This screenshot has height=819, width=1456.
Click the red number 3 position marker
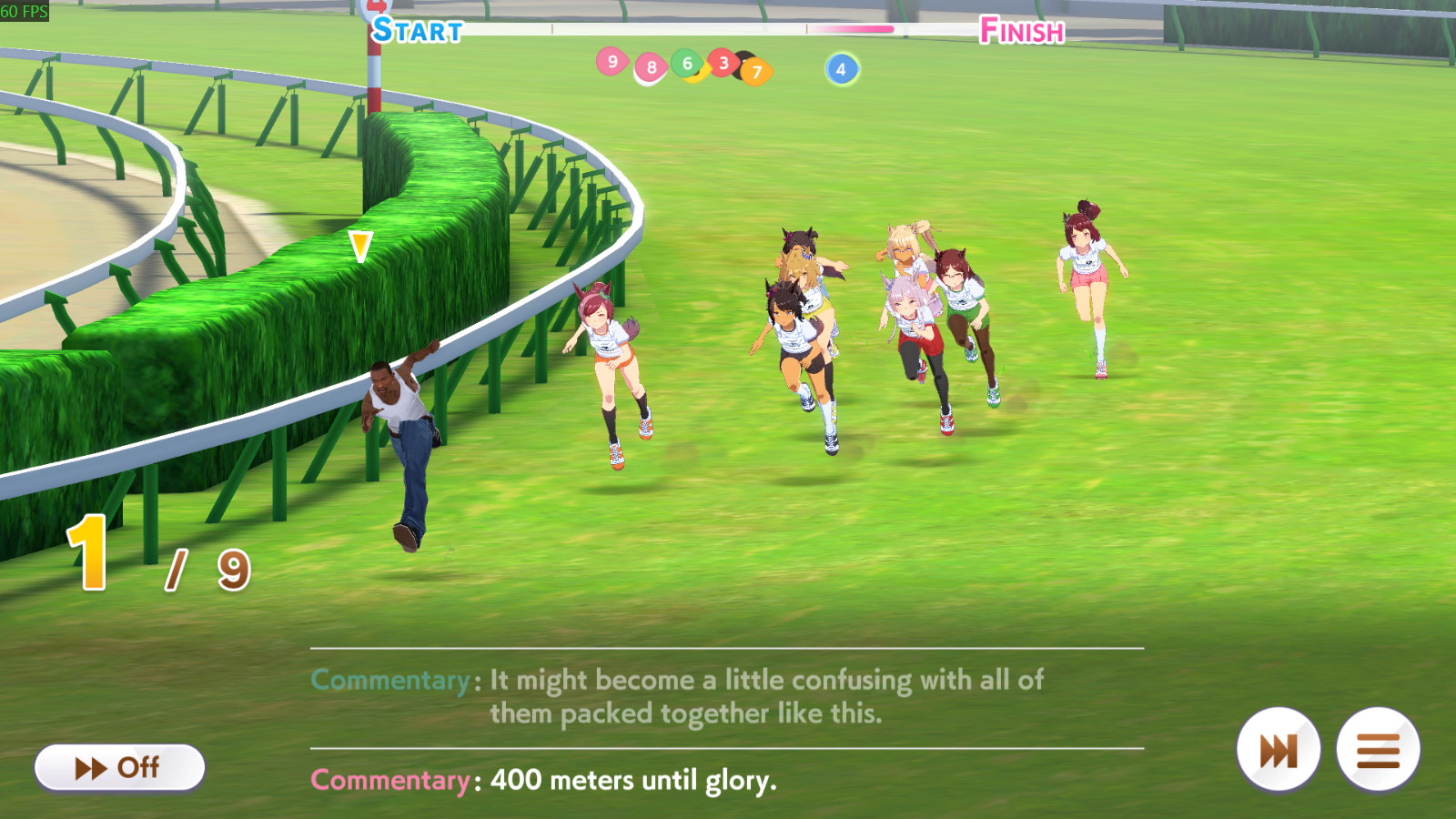(x=722, y=64)
